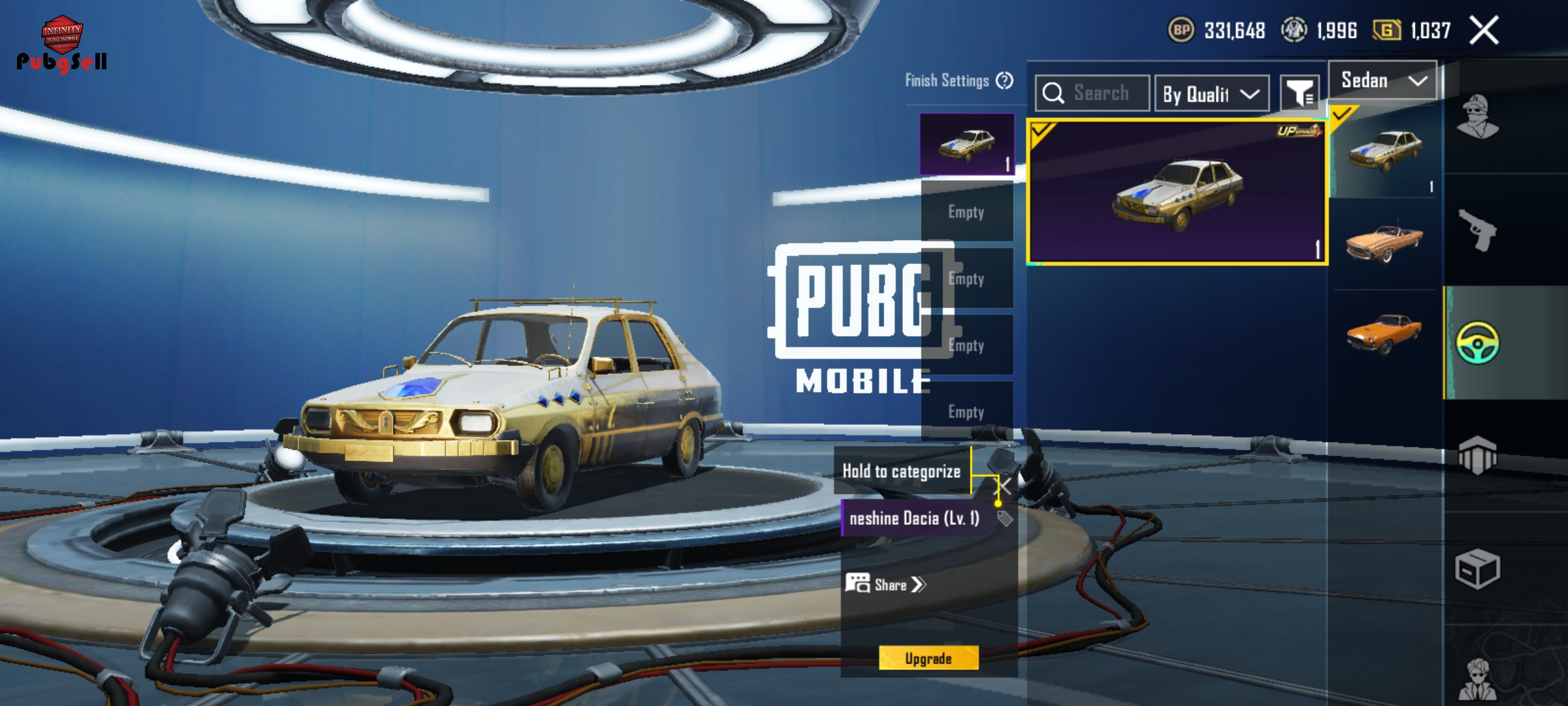The height and width of the screenshot is (706, 1568).
Task: Click the tag icon beside Dacia name
Action: [1005, 518]
